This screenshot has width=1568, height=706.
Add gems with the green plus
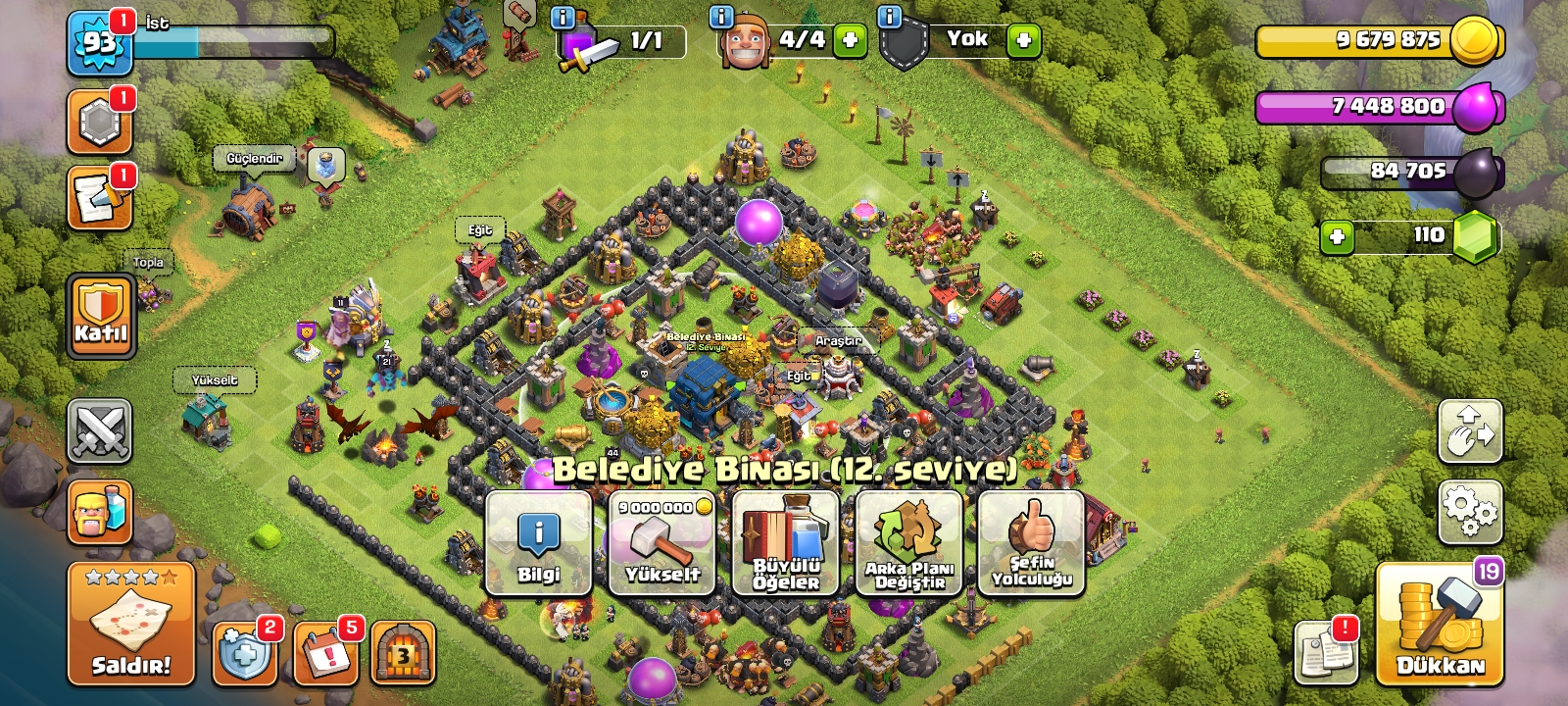[1337, 236]
